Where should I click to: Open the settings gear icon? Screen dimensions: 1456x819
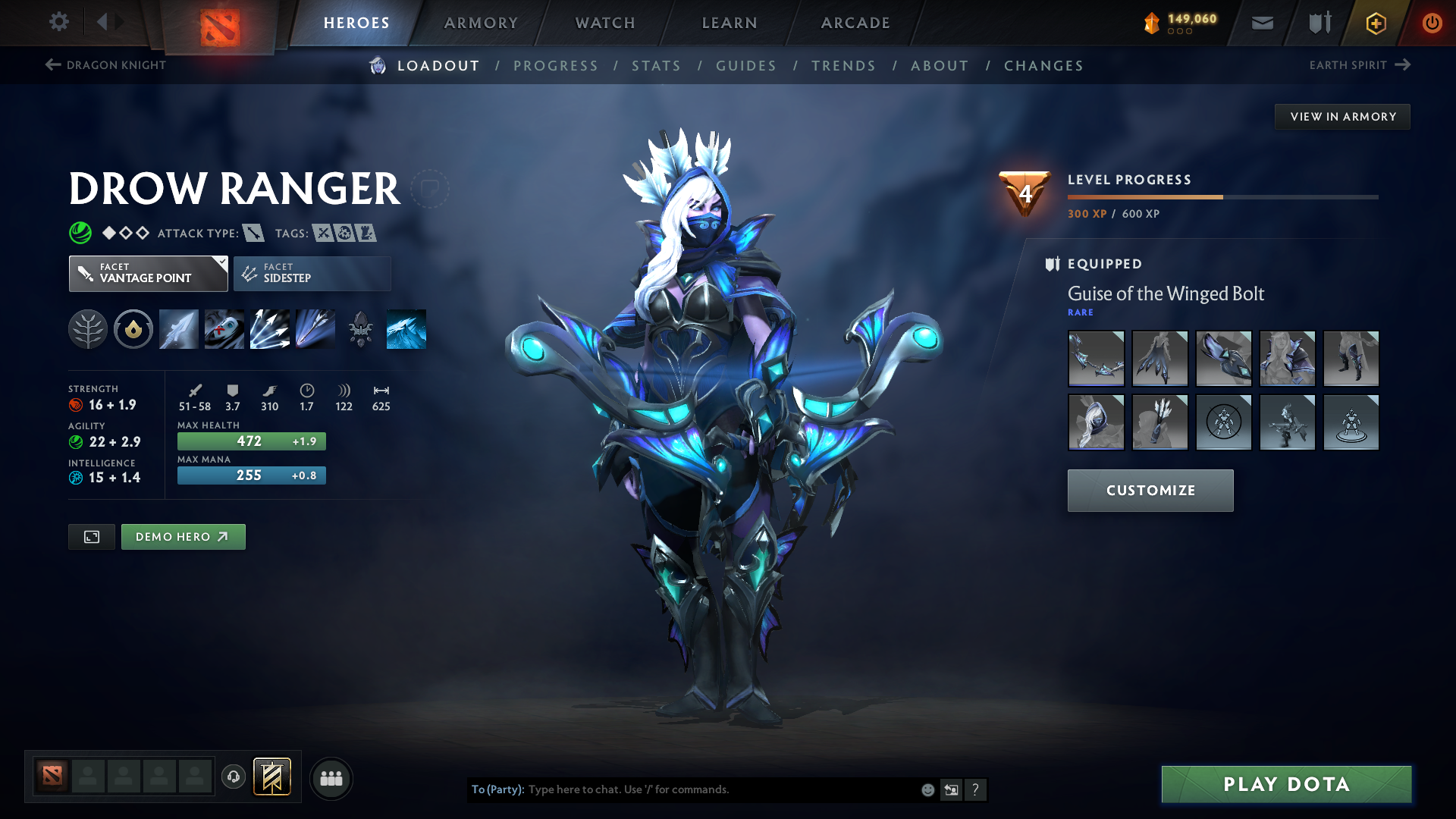click(58, 22)
